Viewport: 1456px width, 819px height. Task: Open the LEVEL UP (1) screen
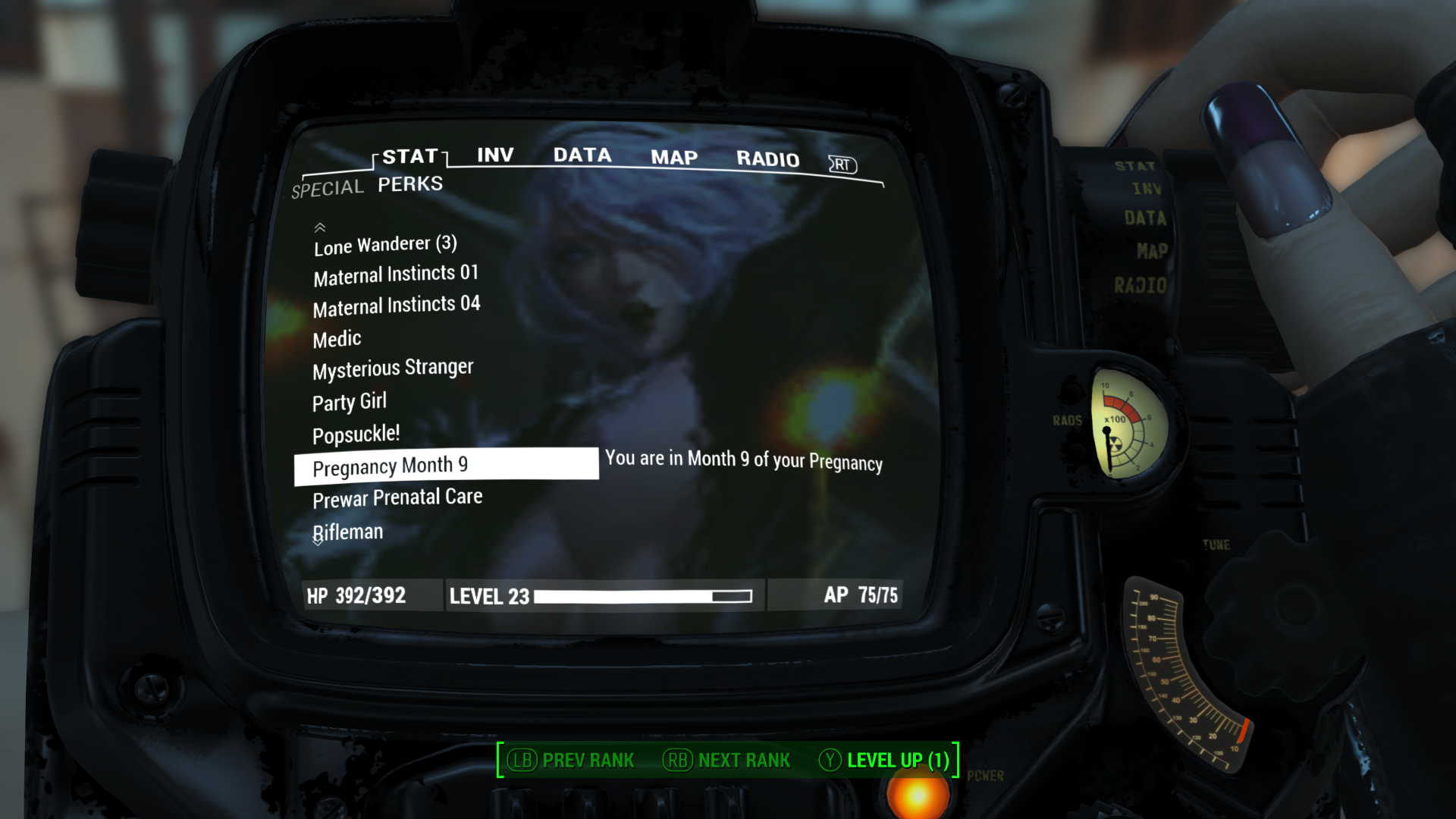[x=885, y=760]
